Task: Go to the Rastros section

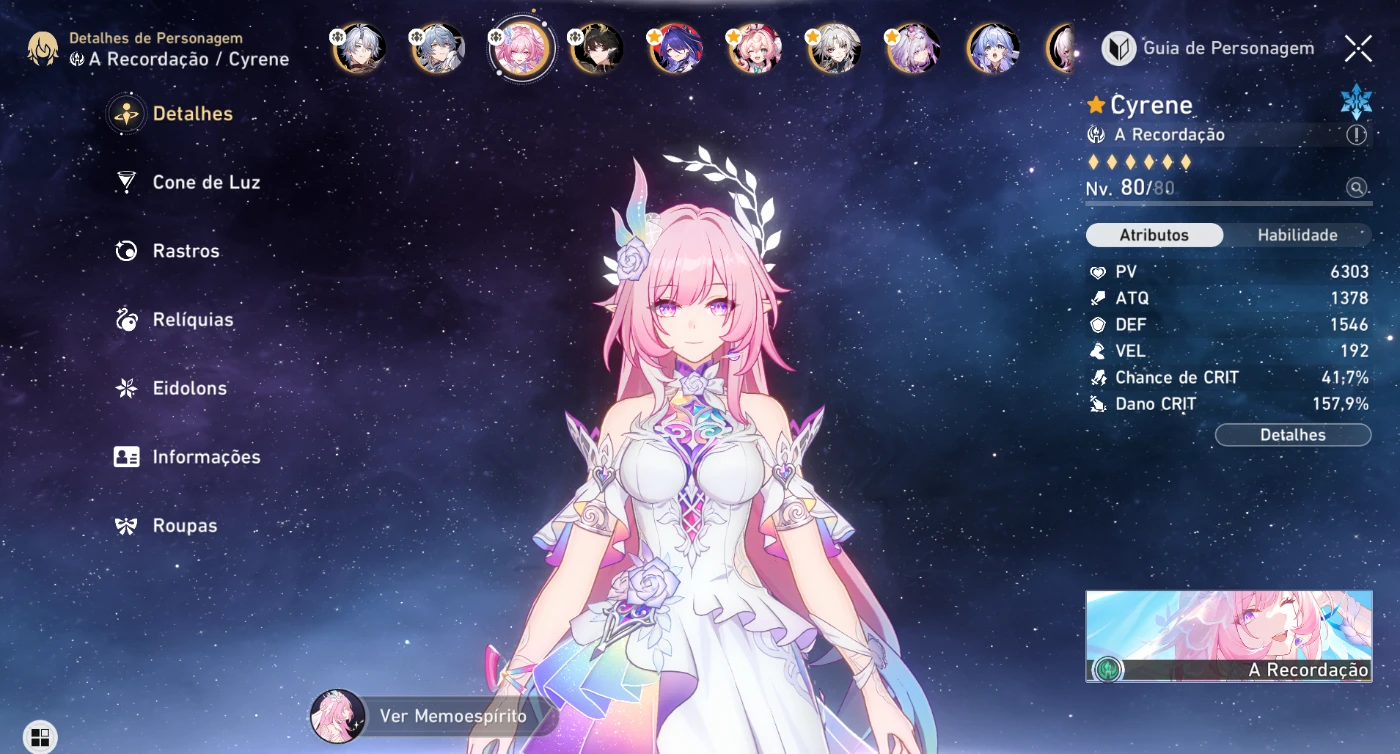Action: (185, 251)
